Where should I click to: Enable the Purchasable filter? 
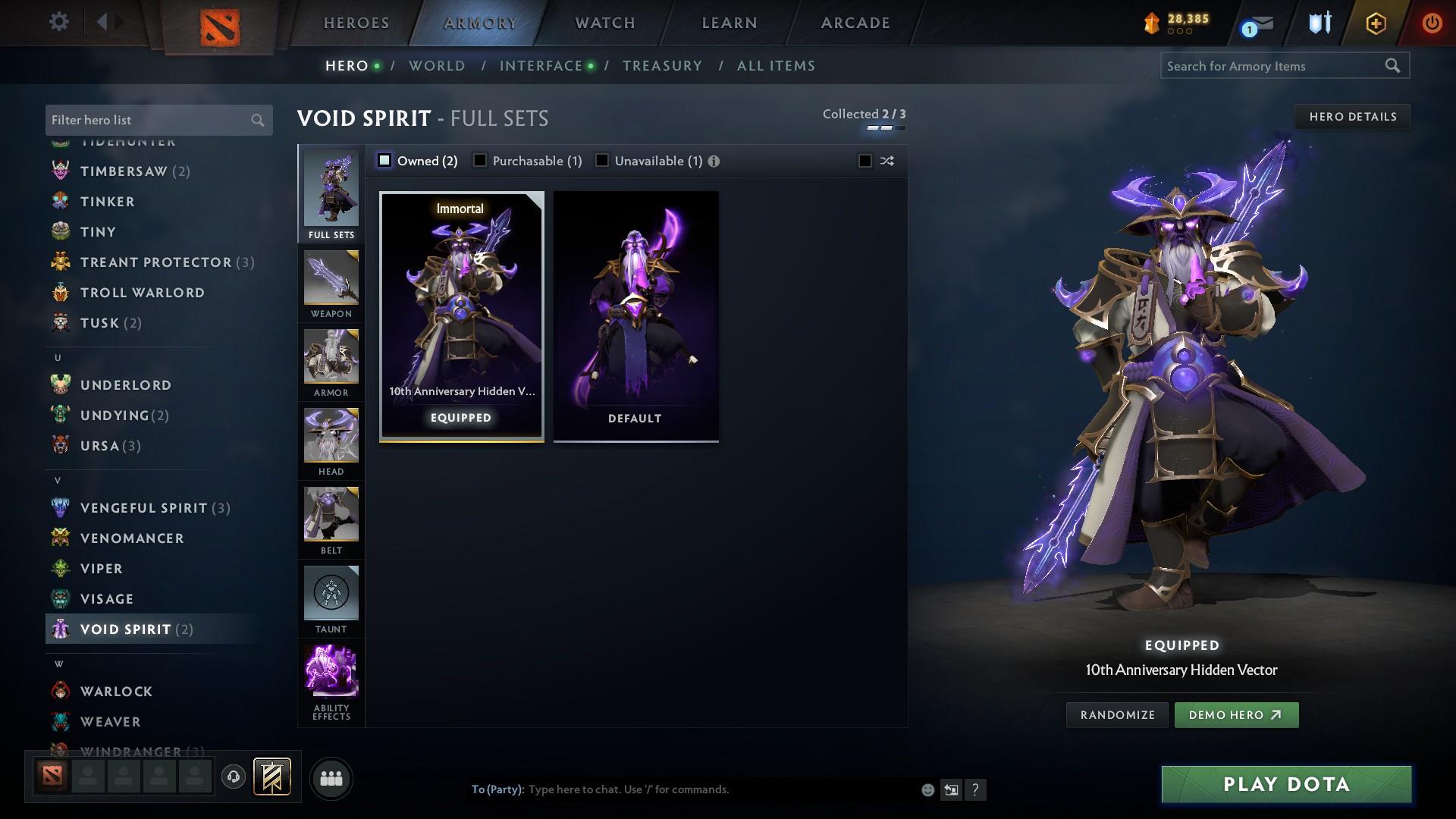pos(480,160)
